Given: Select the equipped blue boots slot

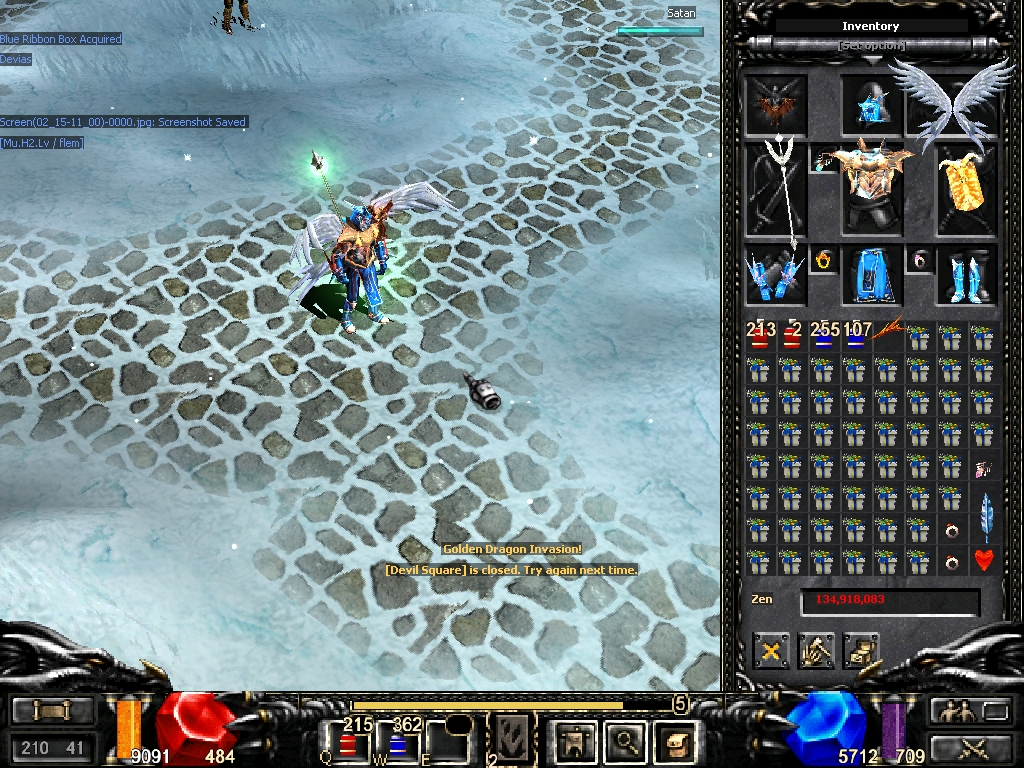Looking at the screenshot, I should pos(966,276).
